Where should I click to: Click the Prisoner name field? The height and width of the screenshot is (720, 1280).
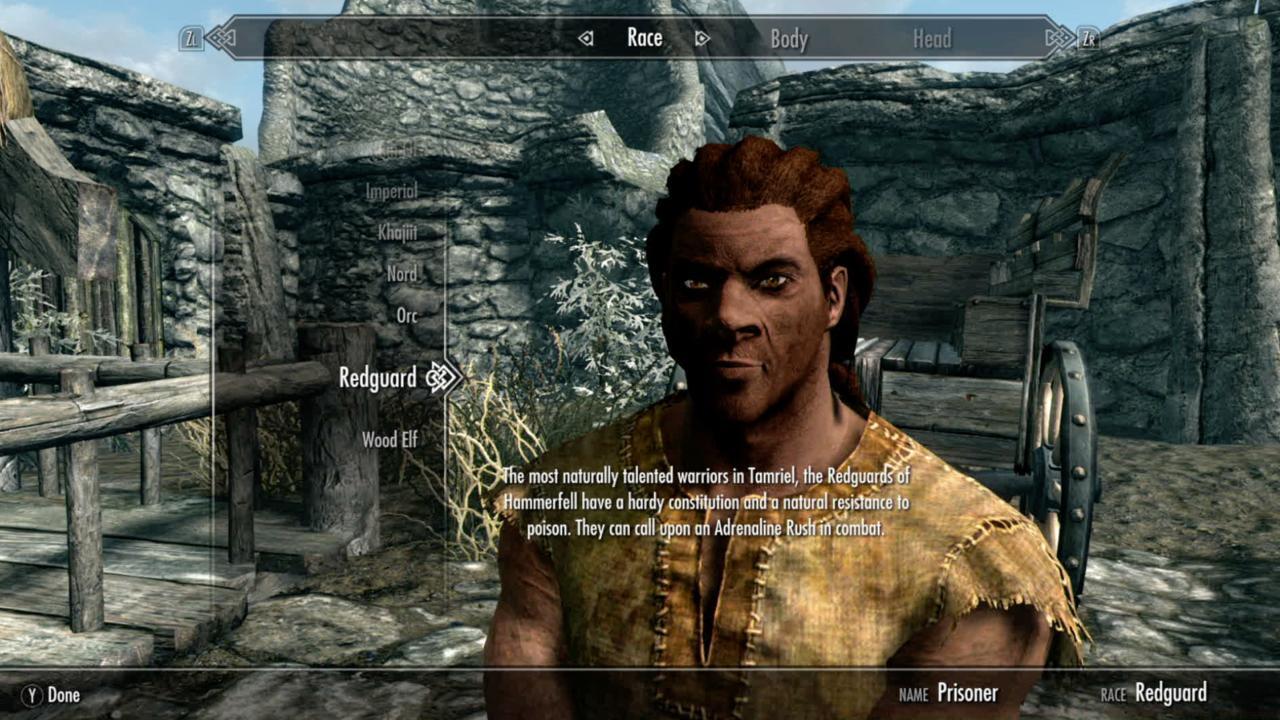[x=967, y=693]
